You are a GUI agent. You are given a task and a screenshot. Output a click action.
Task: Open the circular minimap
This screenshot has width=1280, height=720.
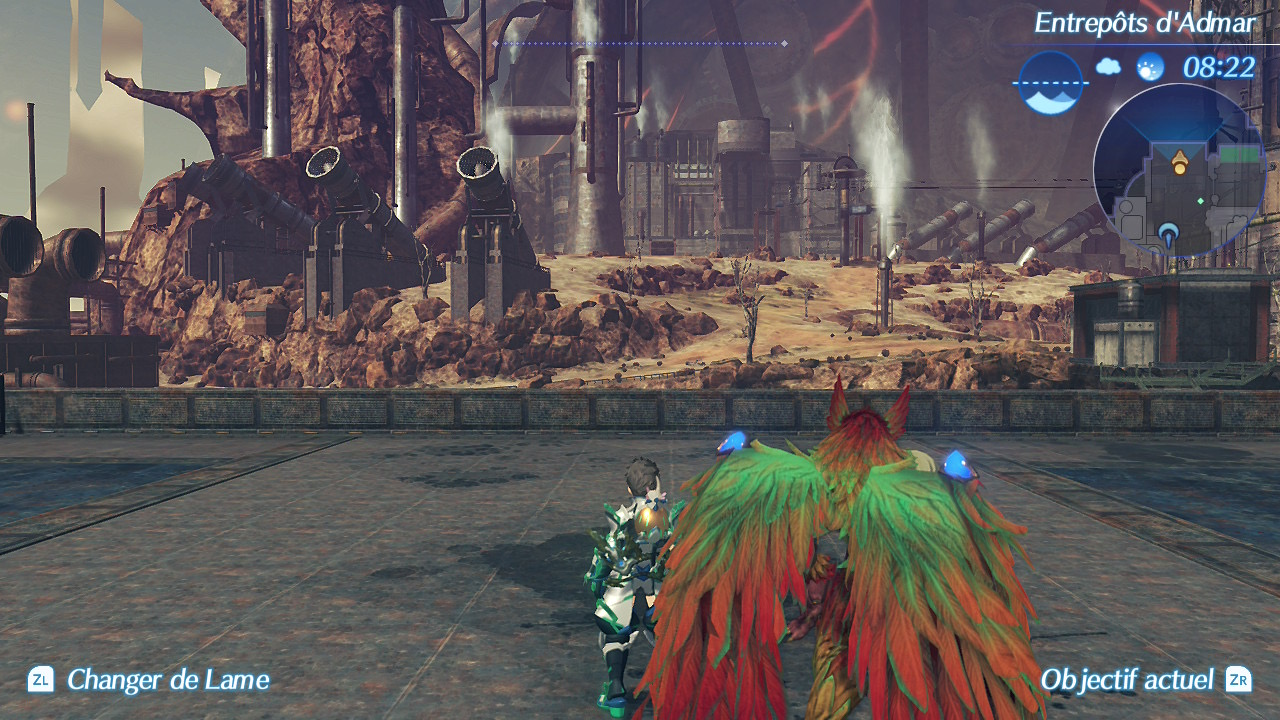(1180, 170)
